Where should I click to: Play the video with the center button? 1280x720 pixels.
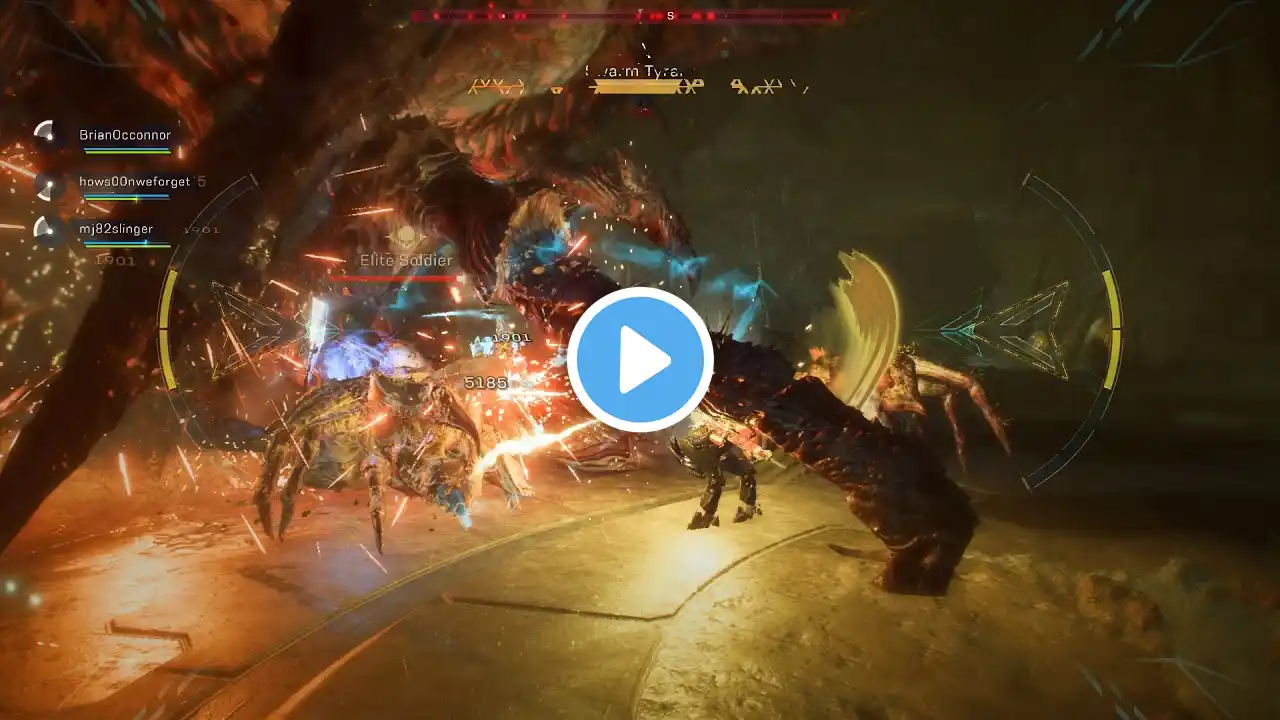(x=640, y=360)
